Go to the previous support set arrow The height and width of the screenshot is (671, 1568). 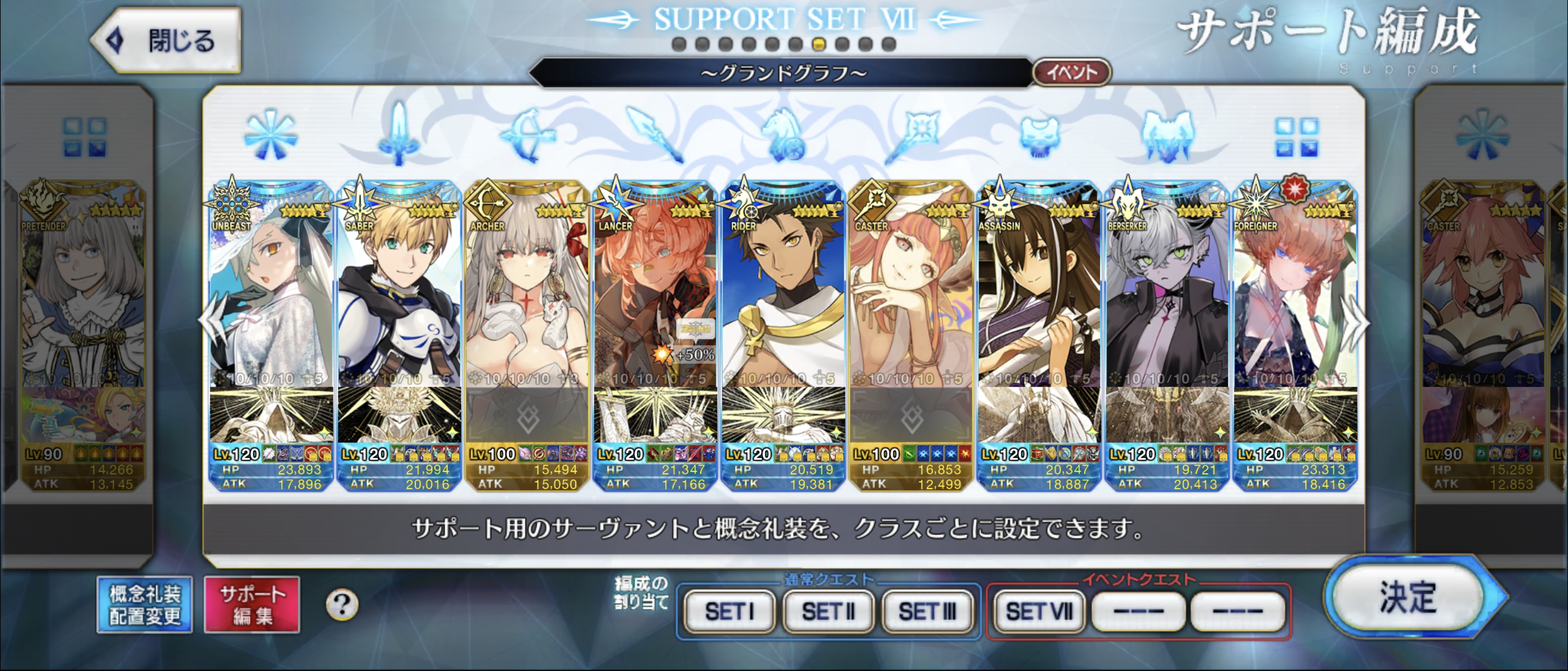coord(211,322)
